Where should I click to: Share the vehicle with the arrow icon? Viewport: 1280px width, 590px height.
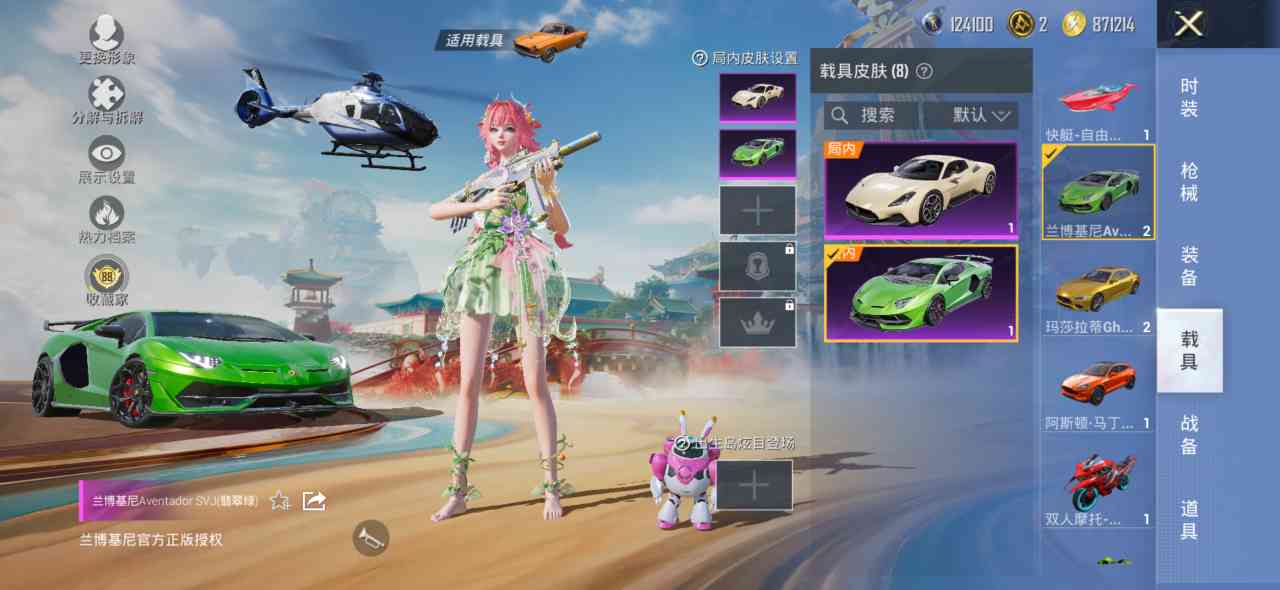(314, 500)
